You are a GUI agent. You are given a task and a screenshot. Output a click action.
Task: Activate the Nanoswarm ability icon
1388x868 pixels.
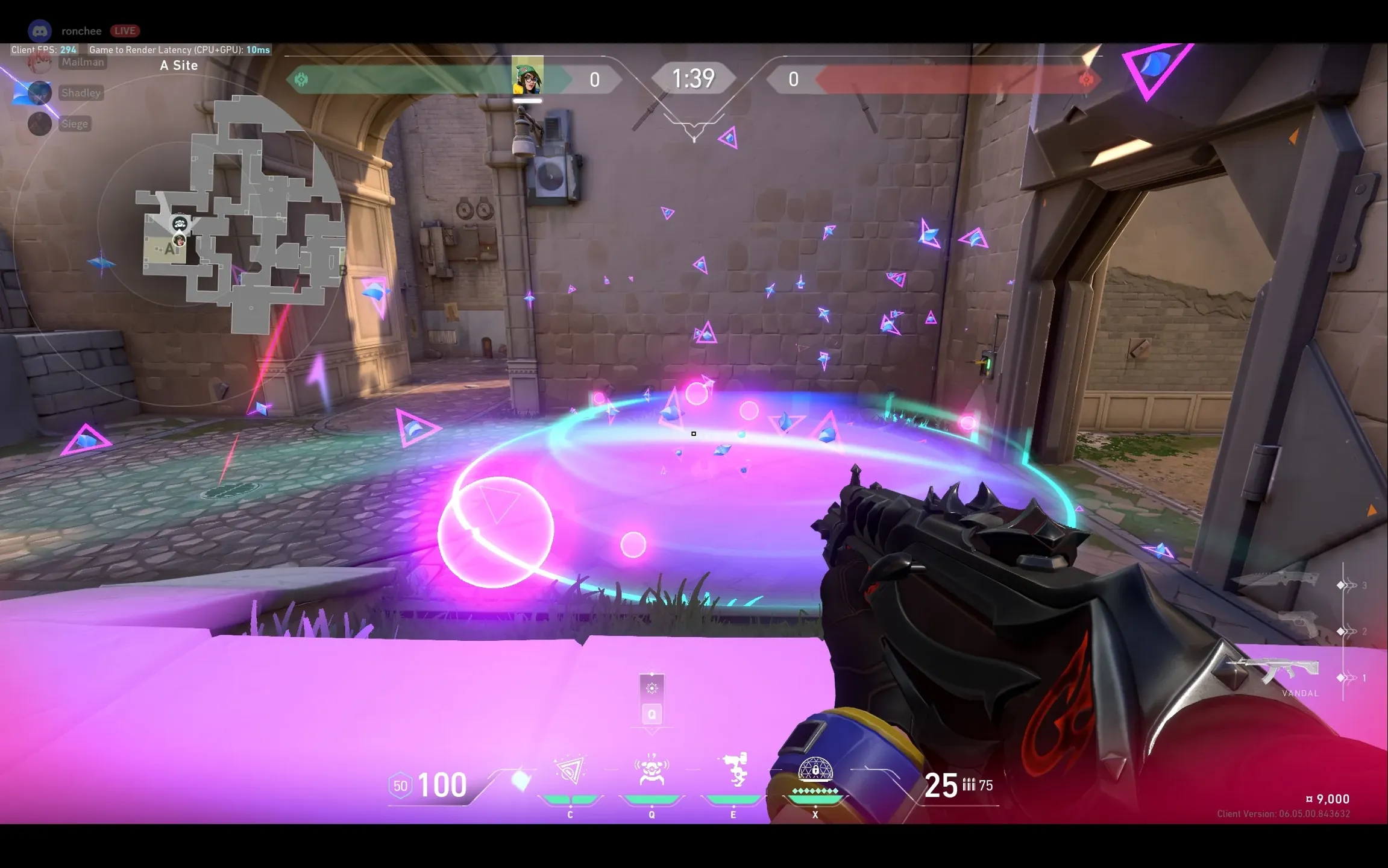click(570, 770)
